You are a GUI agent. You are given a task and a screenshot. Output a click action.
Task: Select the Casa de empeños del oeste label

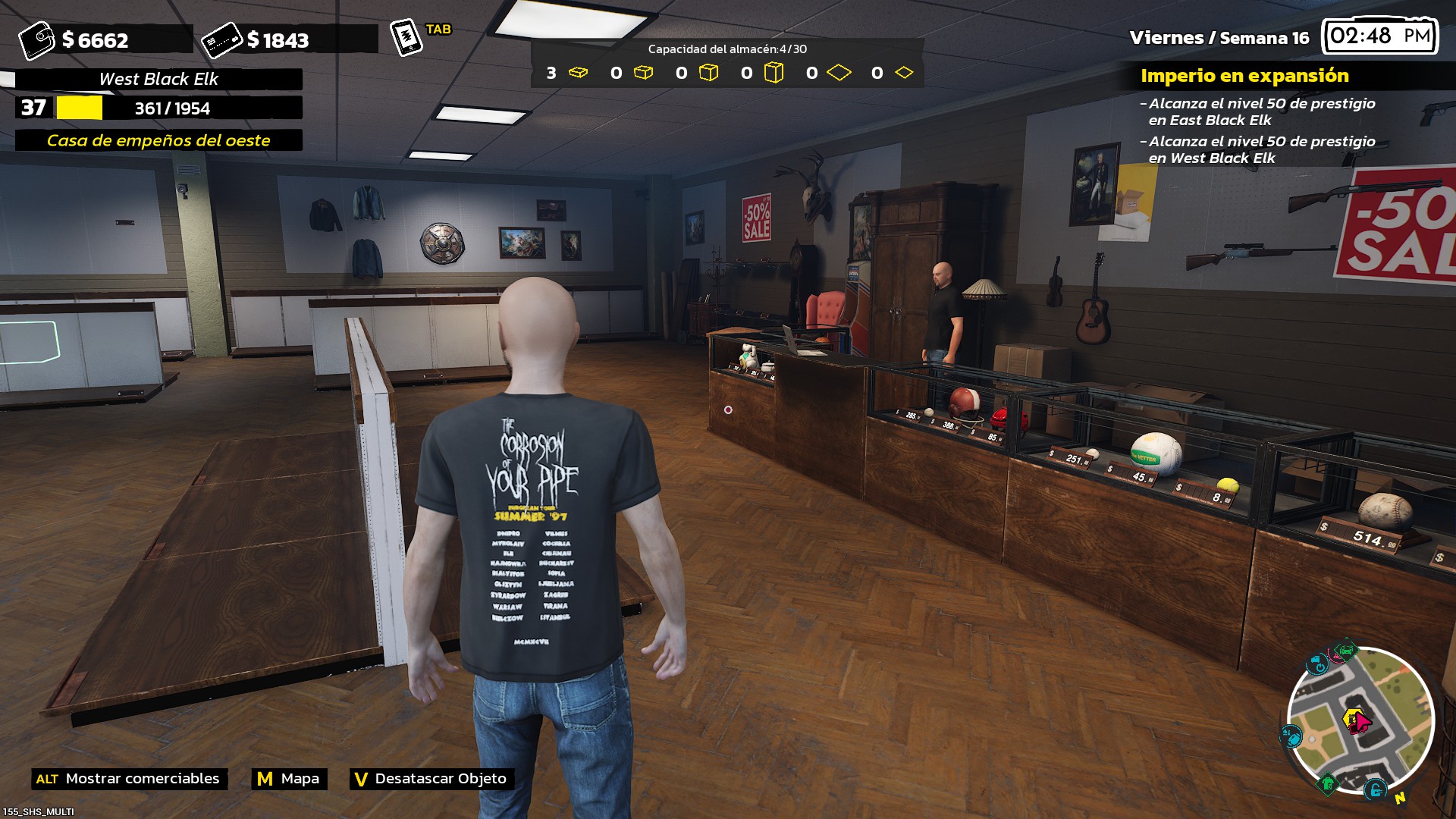point(158,140)
